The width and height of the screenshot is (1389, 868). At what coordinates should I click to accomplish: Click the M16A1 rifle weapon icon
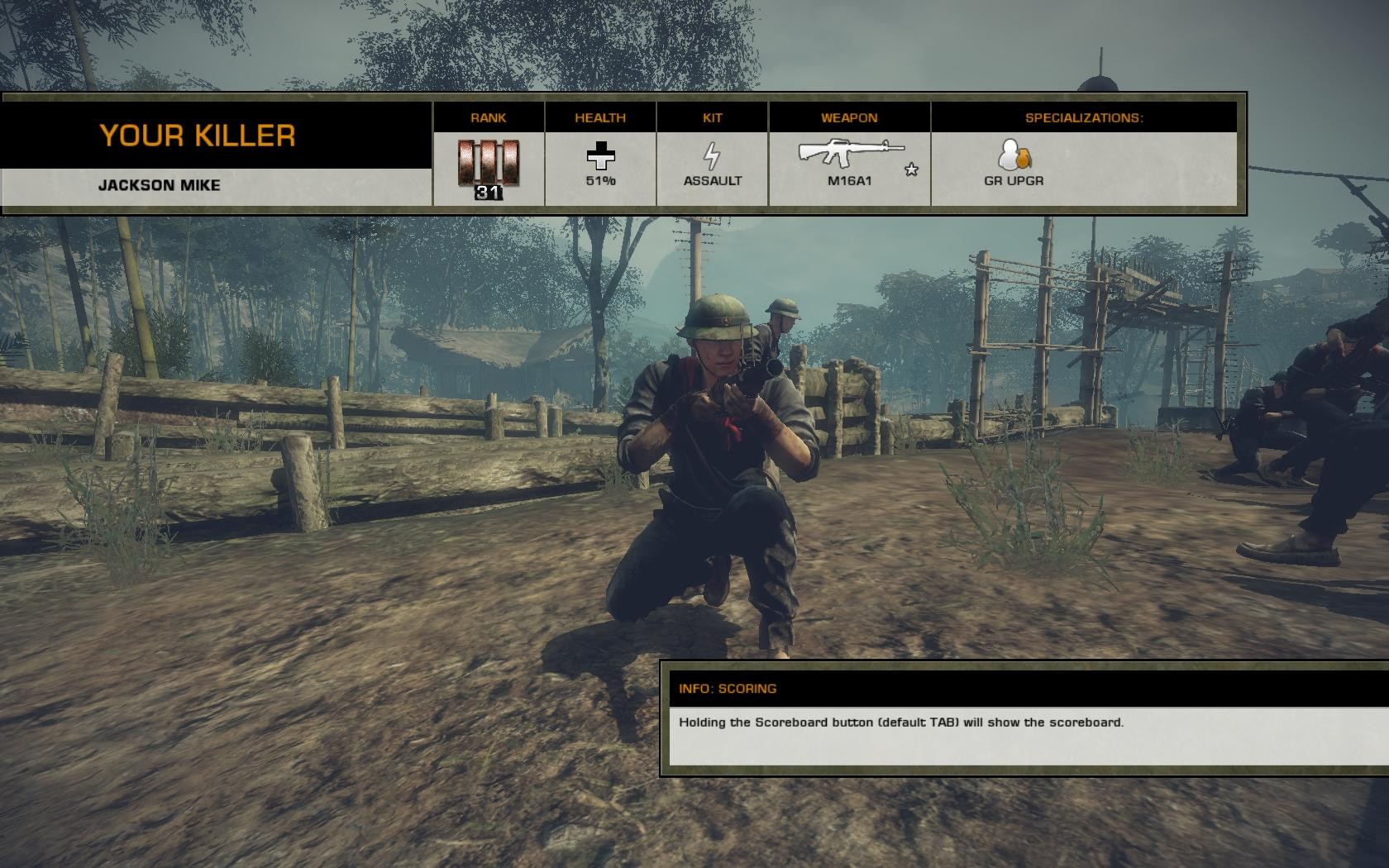click(x=851, y=153)
